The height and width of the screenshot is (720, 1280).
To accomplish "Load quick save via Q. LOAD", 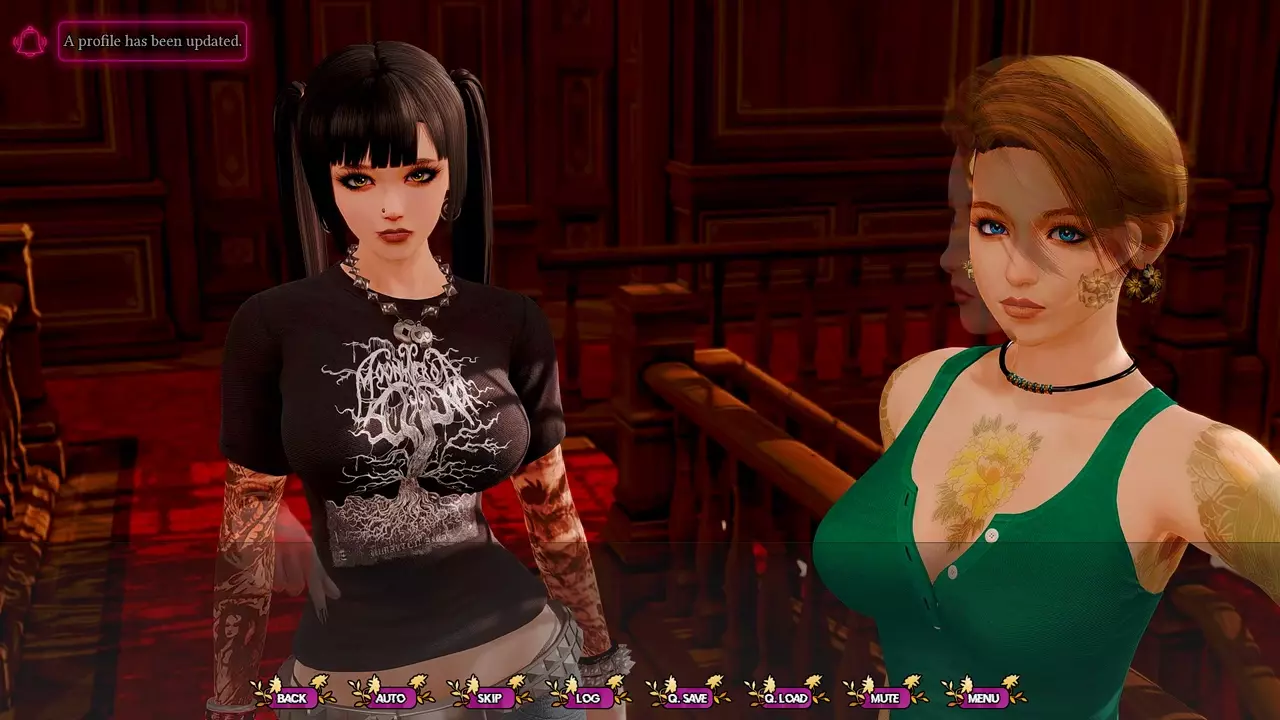I will (x=786, y=697).
